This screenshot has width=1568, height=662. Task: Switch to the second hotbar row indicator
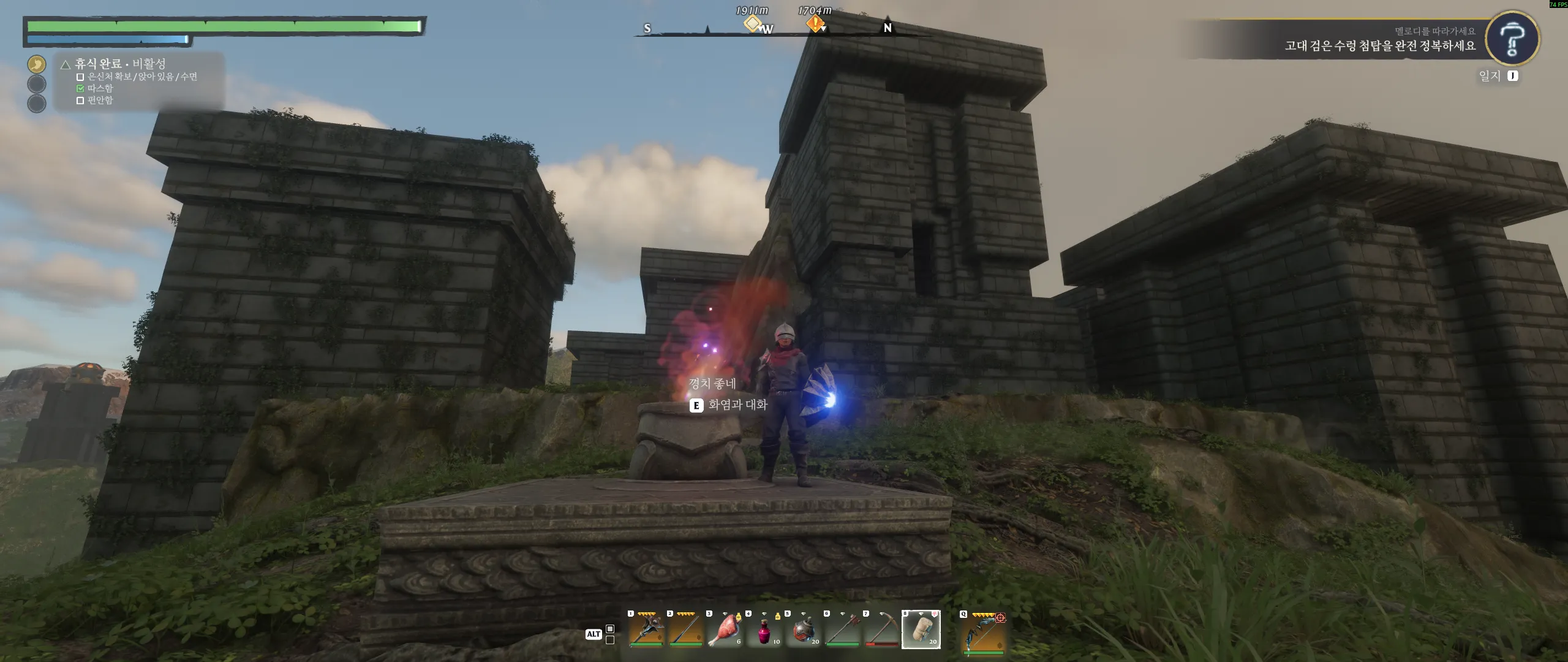point(610,640)
